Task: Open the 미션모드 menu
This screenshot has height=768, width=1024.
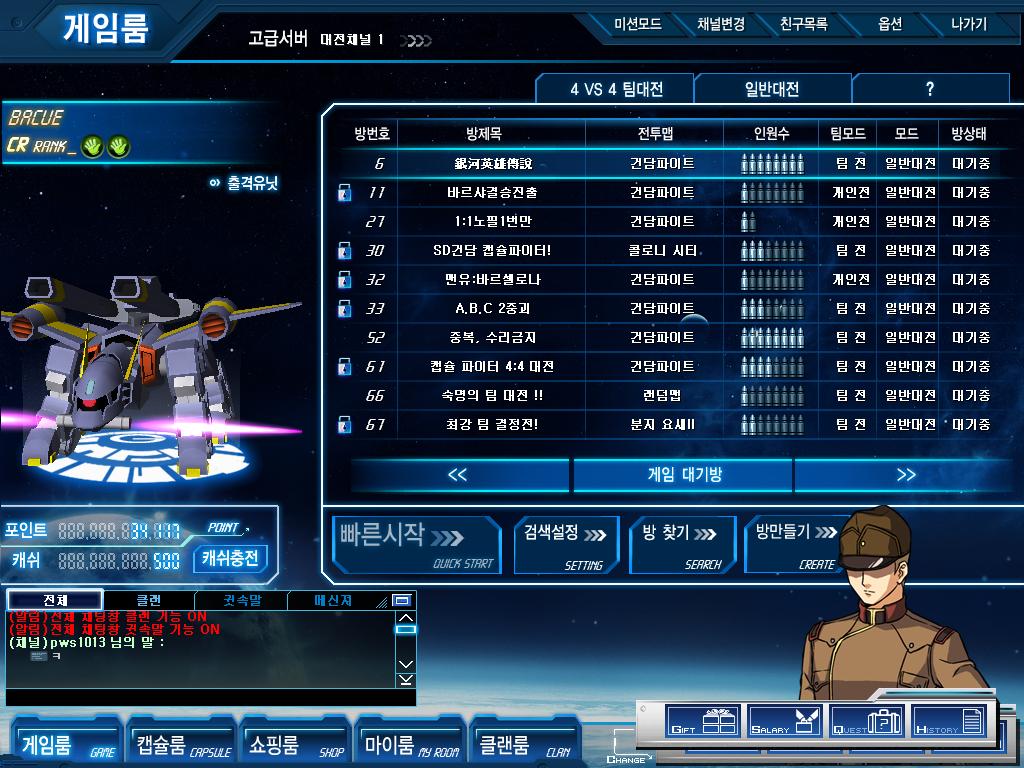Action: [x=638, y=24]
